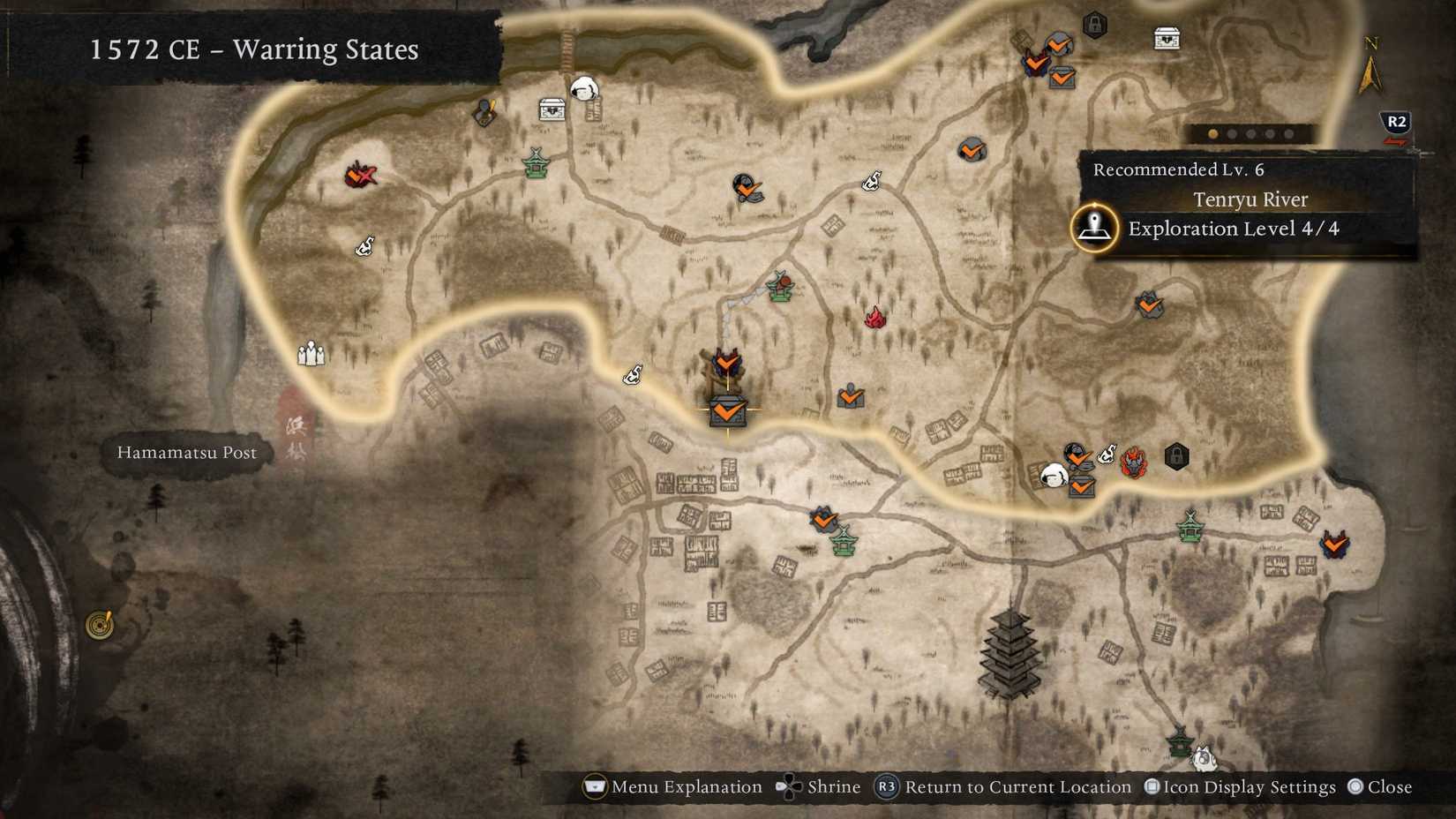Click the first orange page indicator dot
The height and width of the screenshot is (819, 1456).
click(1213, 132)
